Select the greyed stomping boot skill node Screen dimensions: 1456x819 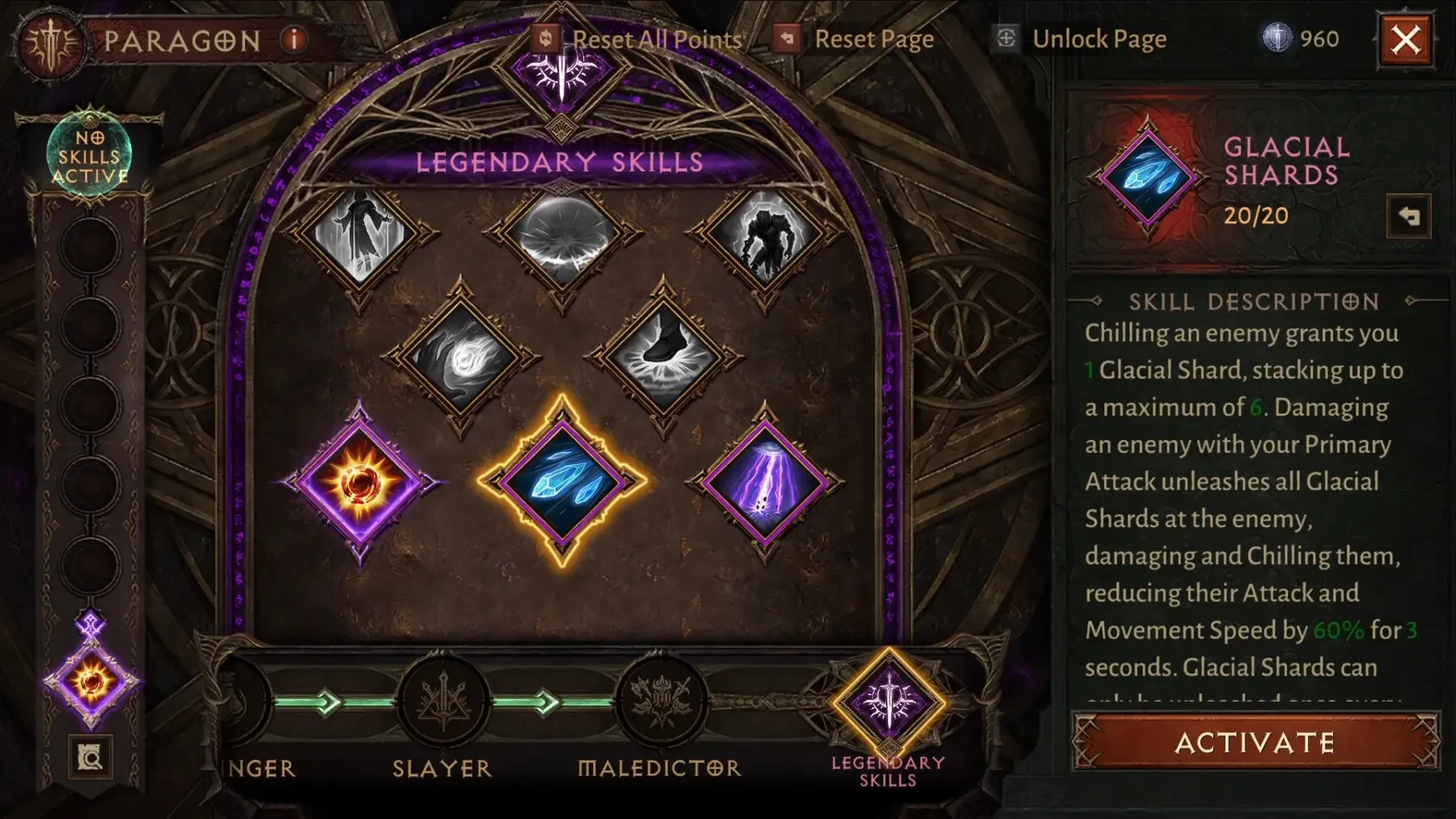click(x=663, y=357)
